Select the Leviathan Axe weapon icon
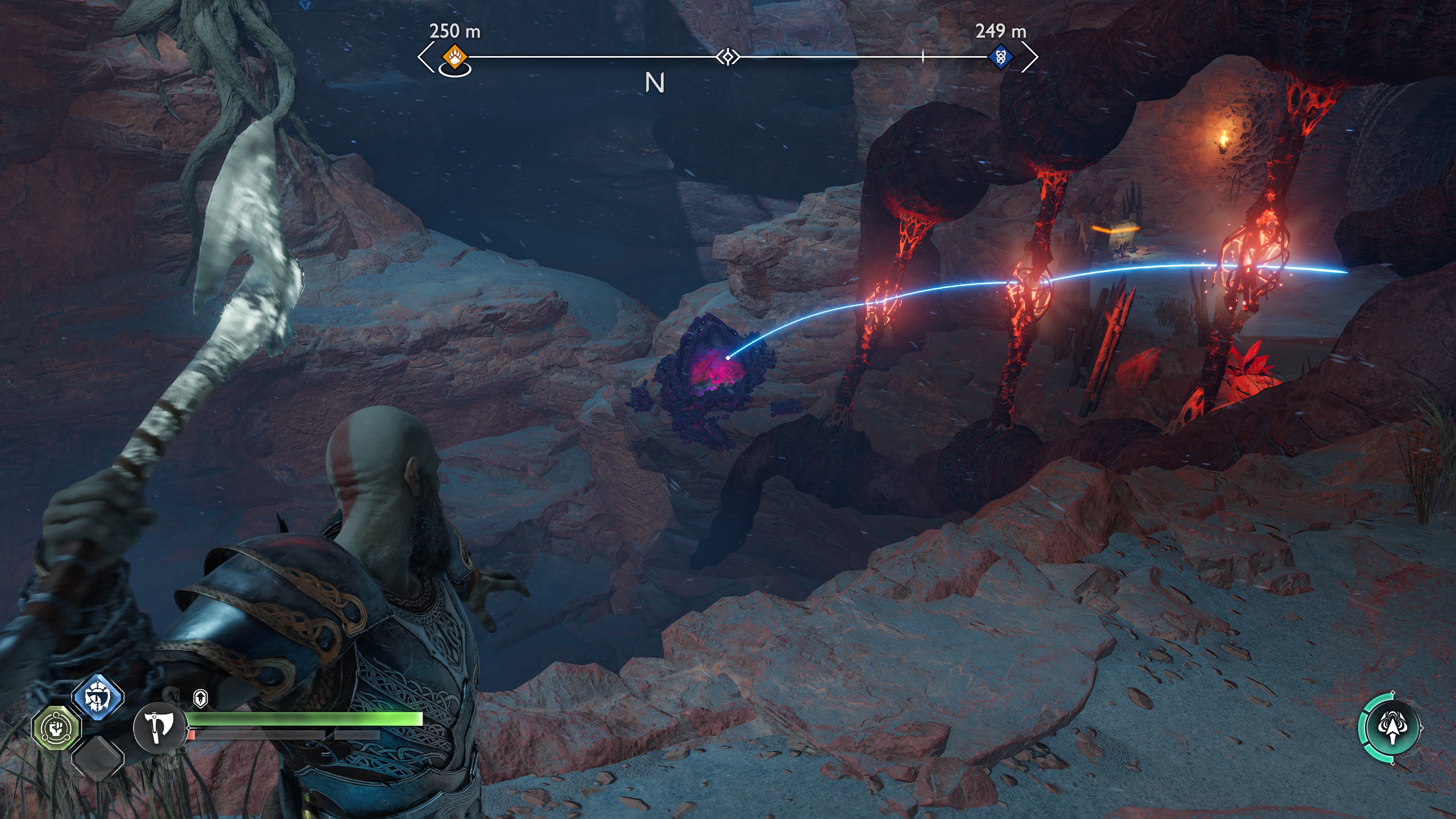 pyautogui.click(x=159, y=728)
